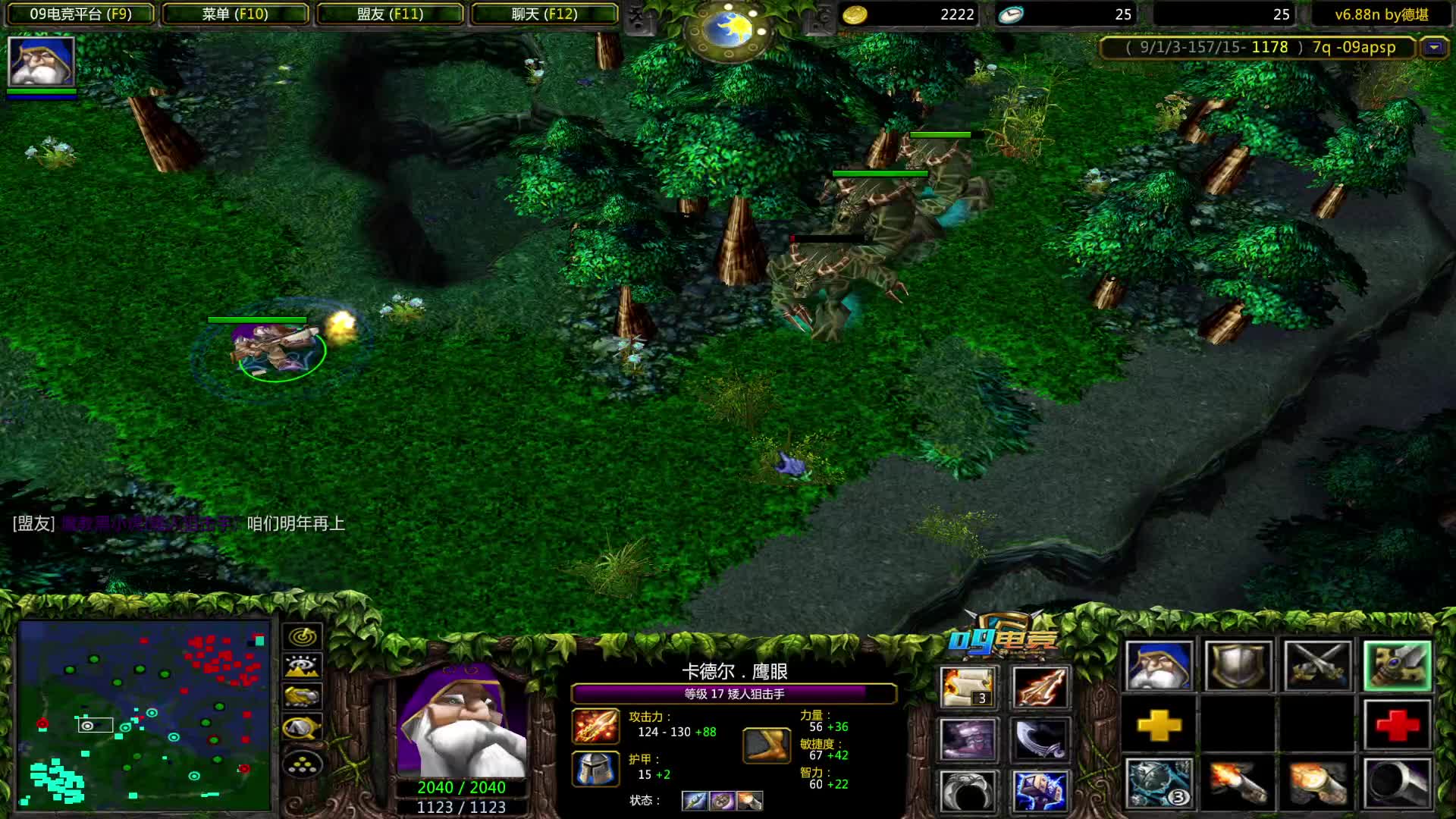Open the chat log (F12)
This screenshot has width=1456, height=819.
pyautogui.click(x=544, y=14)
